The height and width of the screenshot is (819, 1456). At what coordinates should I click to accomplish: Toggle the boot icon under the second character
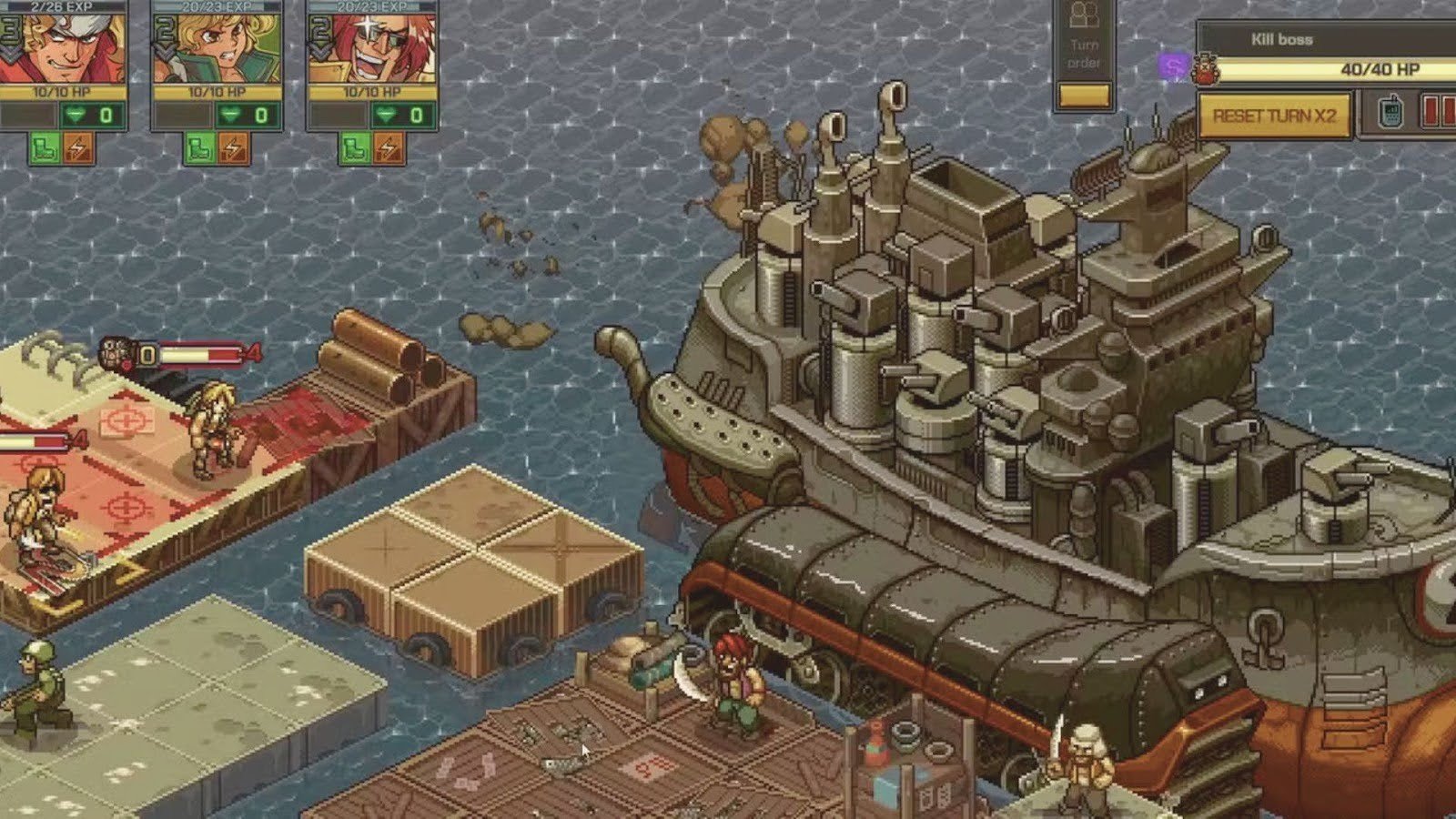click(x=199, y=147)
